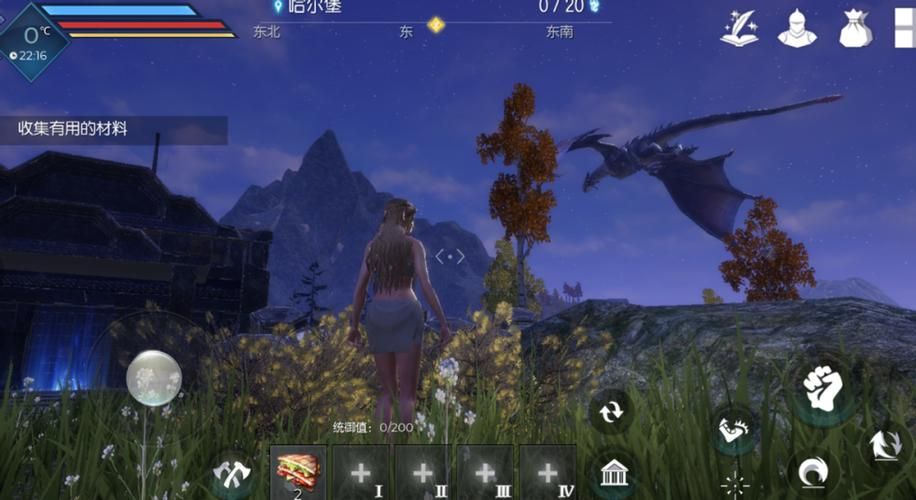
Task: Add an item to quick slot II
Action: [x=422, y=472]
